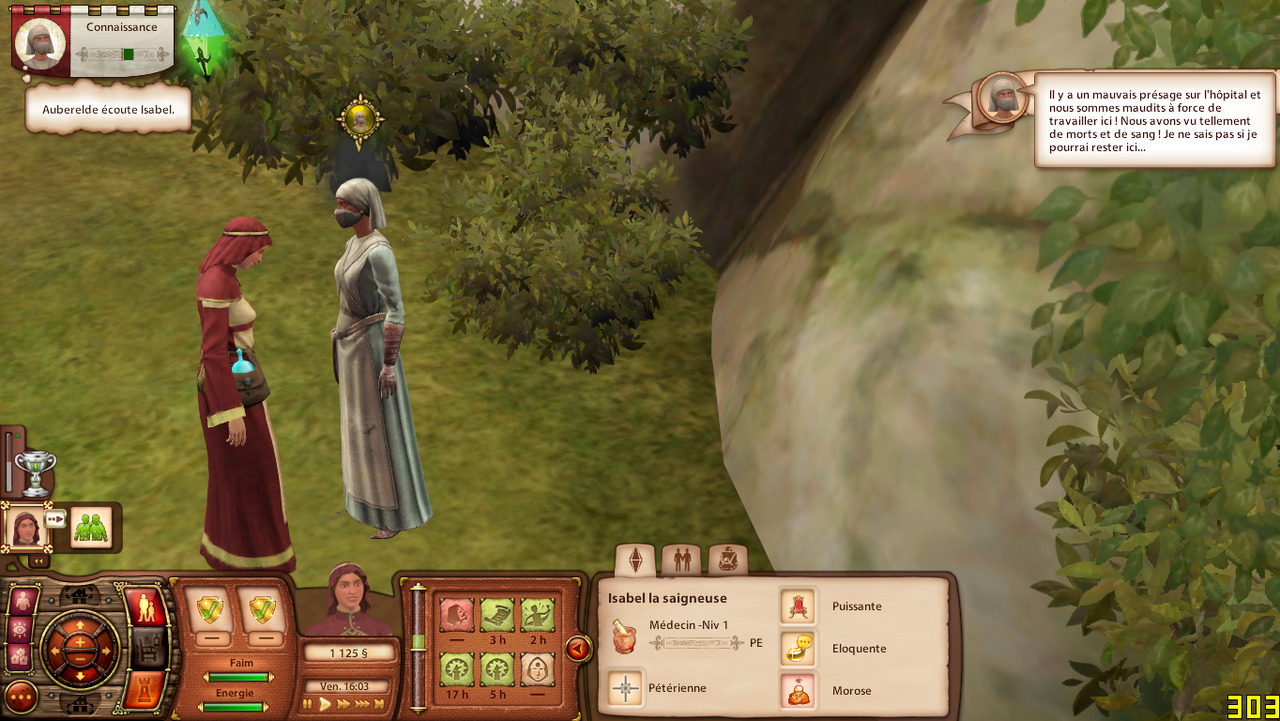1280x721 pixels.
Task: Select the castle tower mode button
Action: coord(145,689)
